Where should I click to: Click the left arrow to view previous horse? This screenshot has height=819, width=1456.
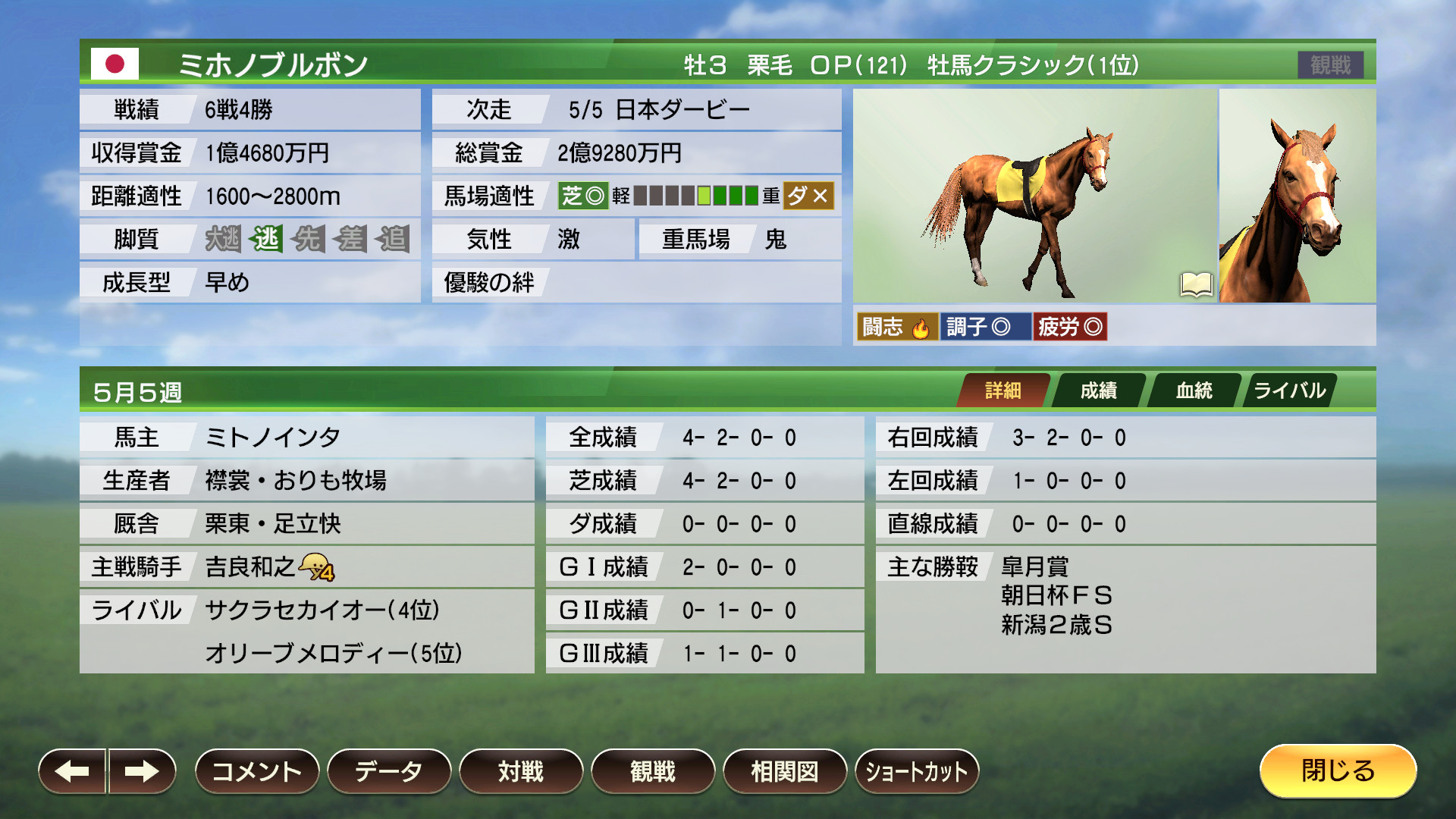click(x=72, y=770)
